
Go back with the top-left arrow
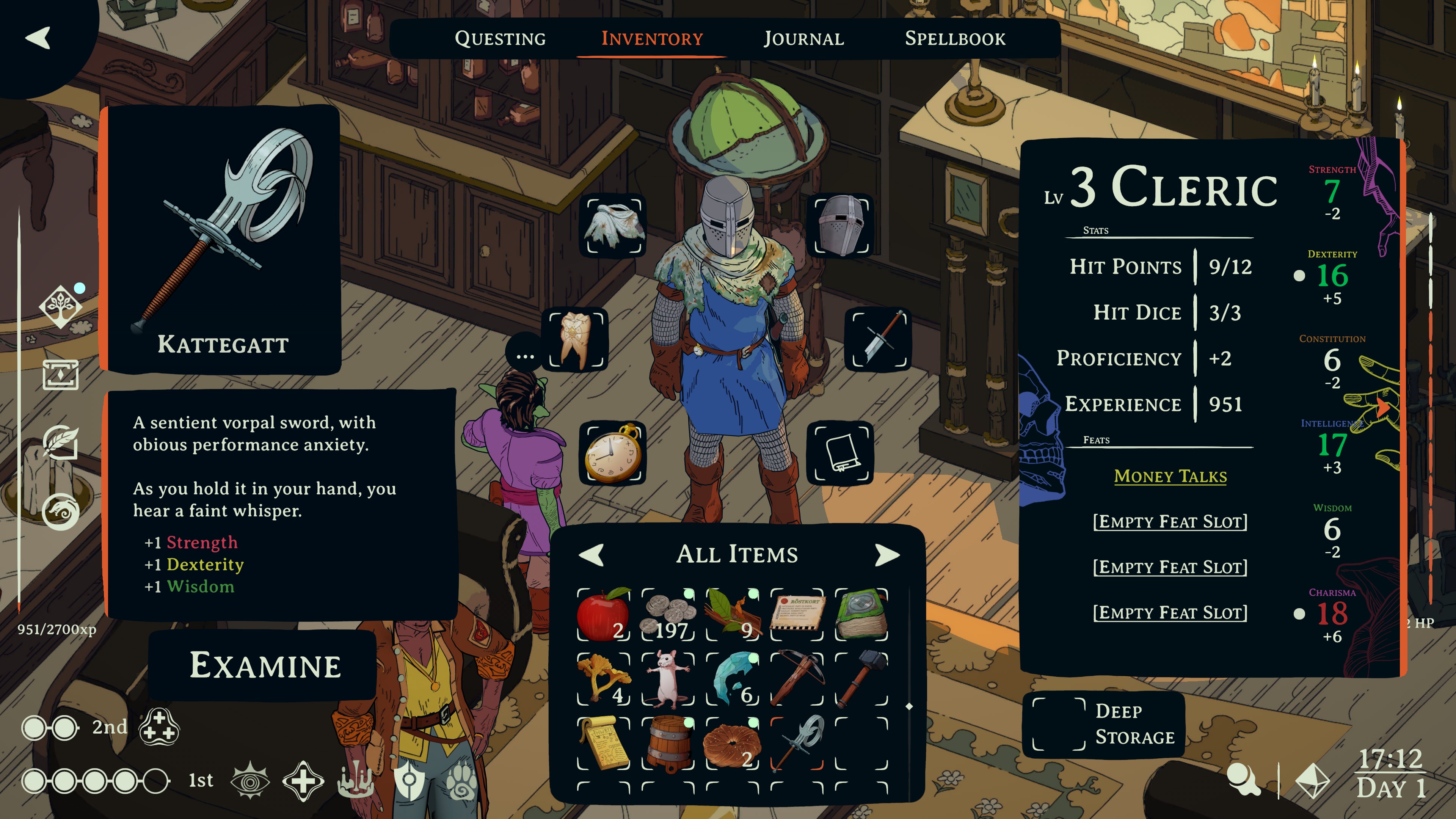pyautogui.click(x=38, y=38)
